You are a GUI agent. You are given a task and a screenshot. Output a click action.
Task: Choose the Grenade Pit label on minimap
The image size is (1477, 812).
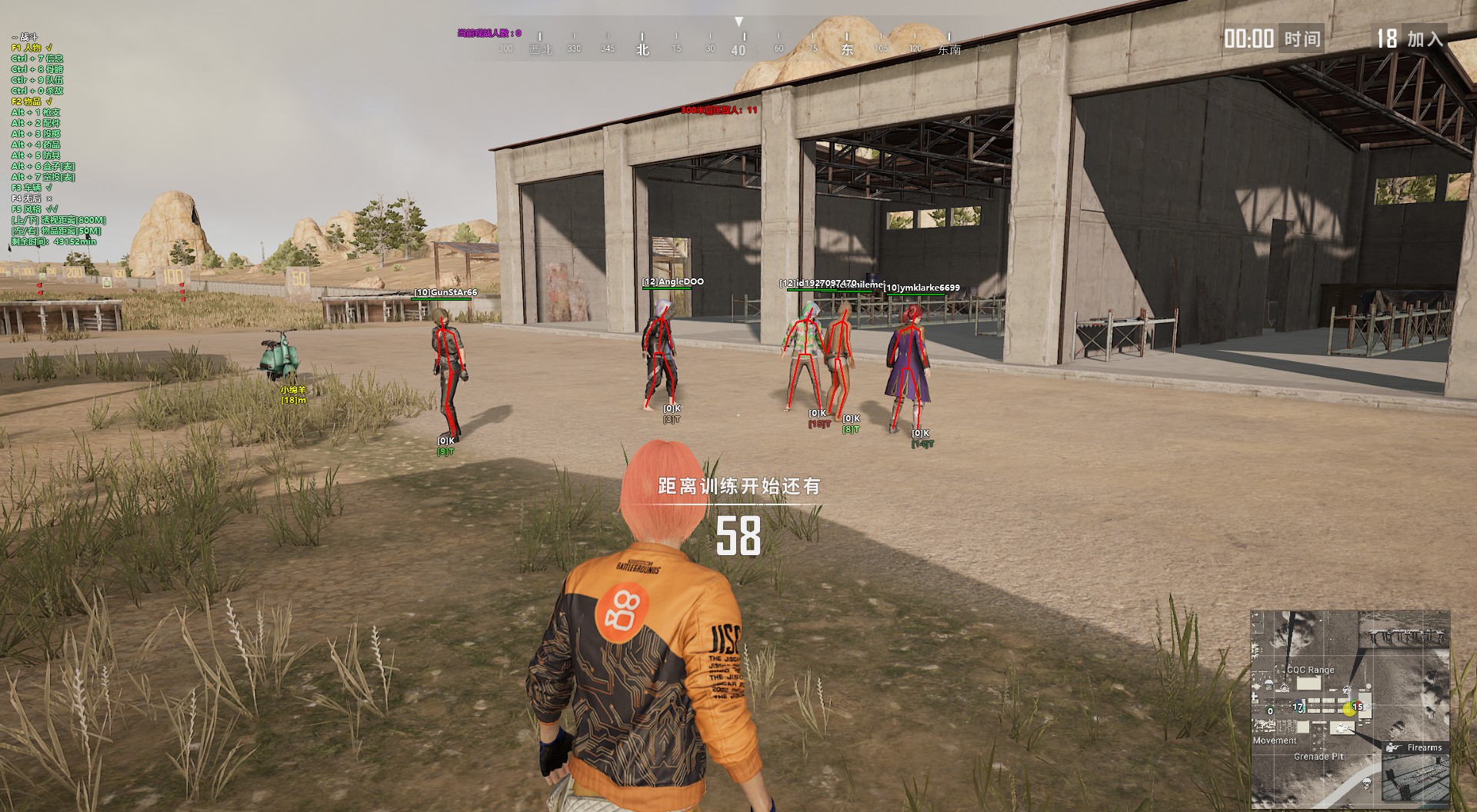(1318, 757)
